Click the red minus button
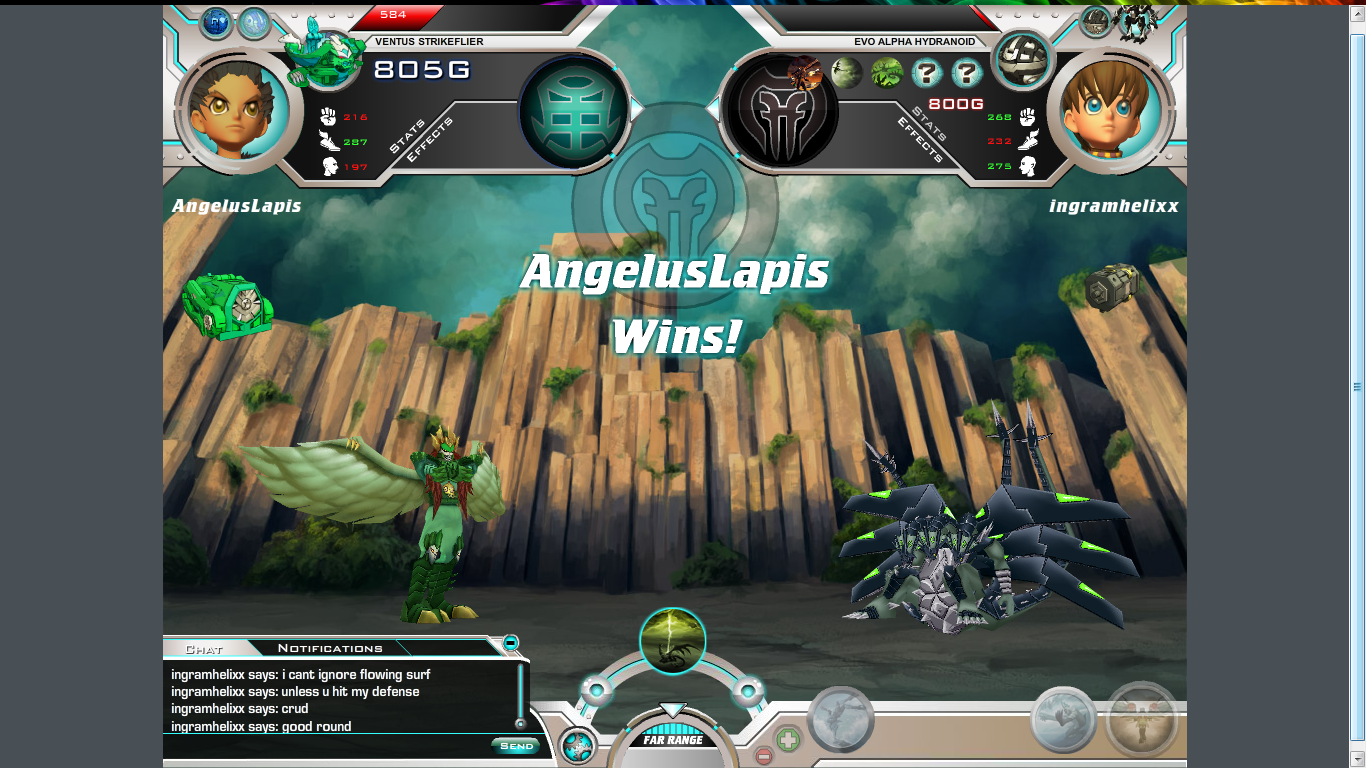 (x=763, y=755)
